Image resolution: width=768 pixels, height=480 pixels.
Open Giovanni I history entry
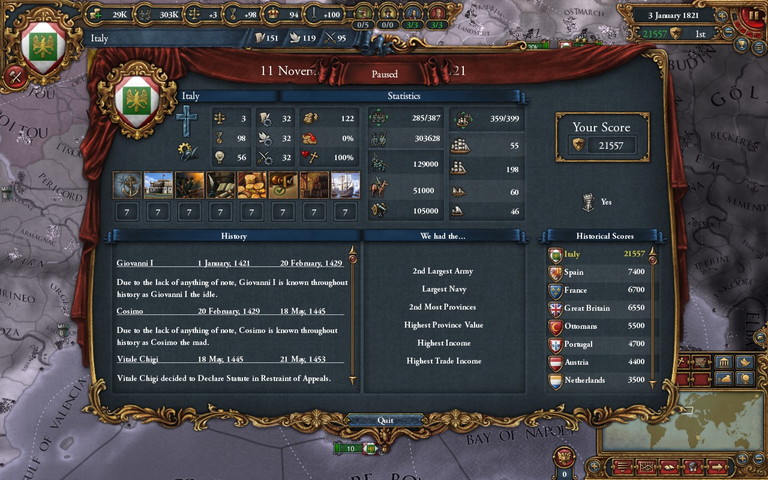[x=135, y=262]
